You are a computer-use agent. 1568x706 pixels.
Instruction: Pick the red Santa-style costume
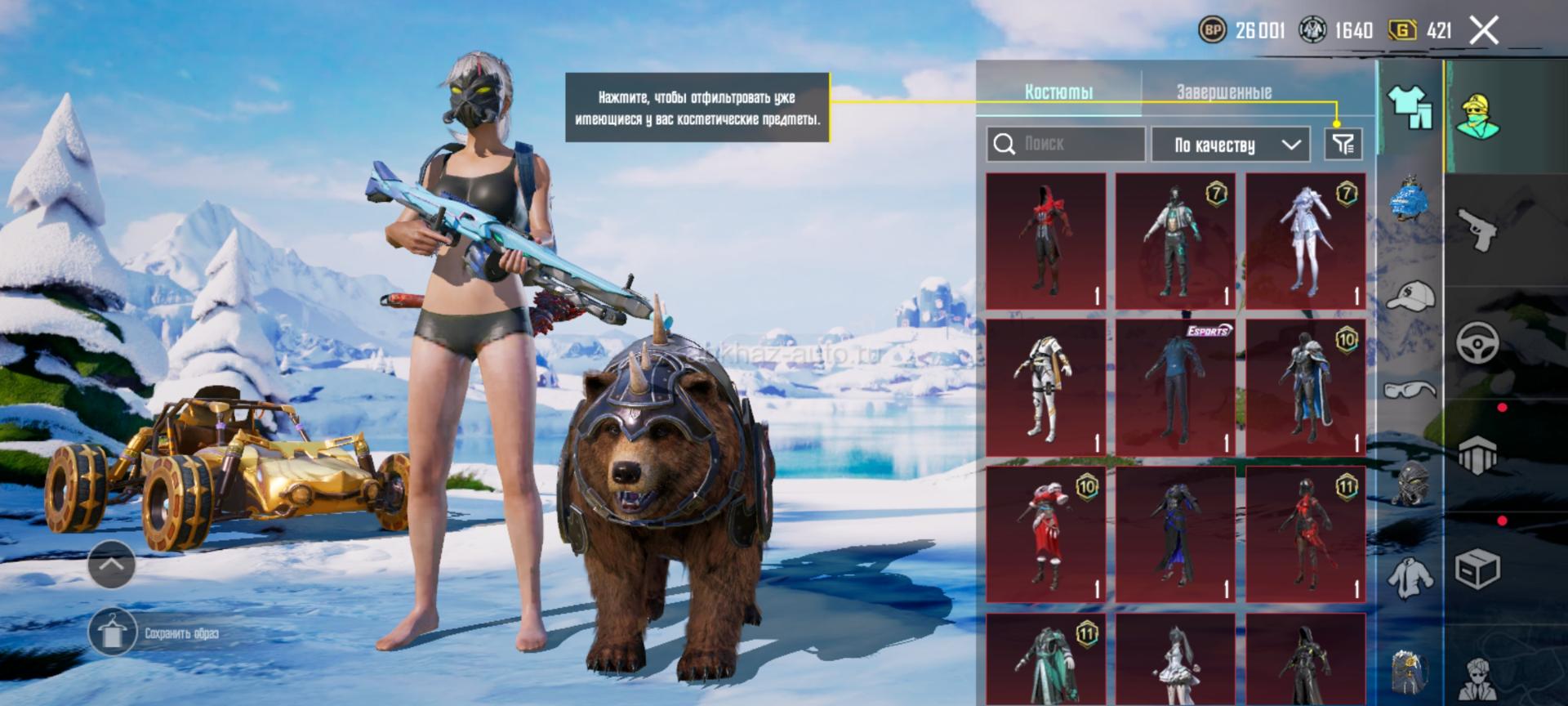(x=1045, y=534)
